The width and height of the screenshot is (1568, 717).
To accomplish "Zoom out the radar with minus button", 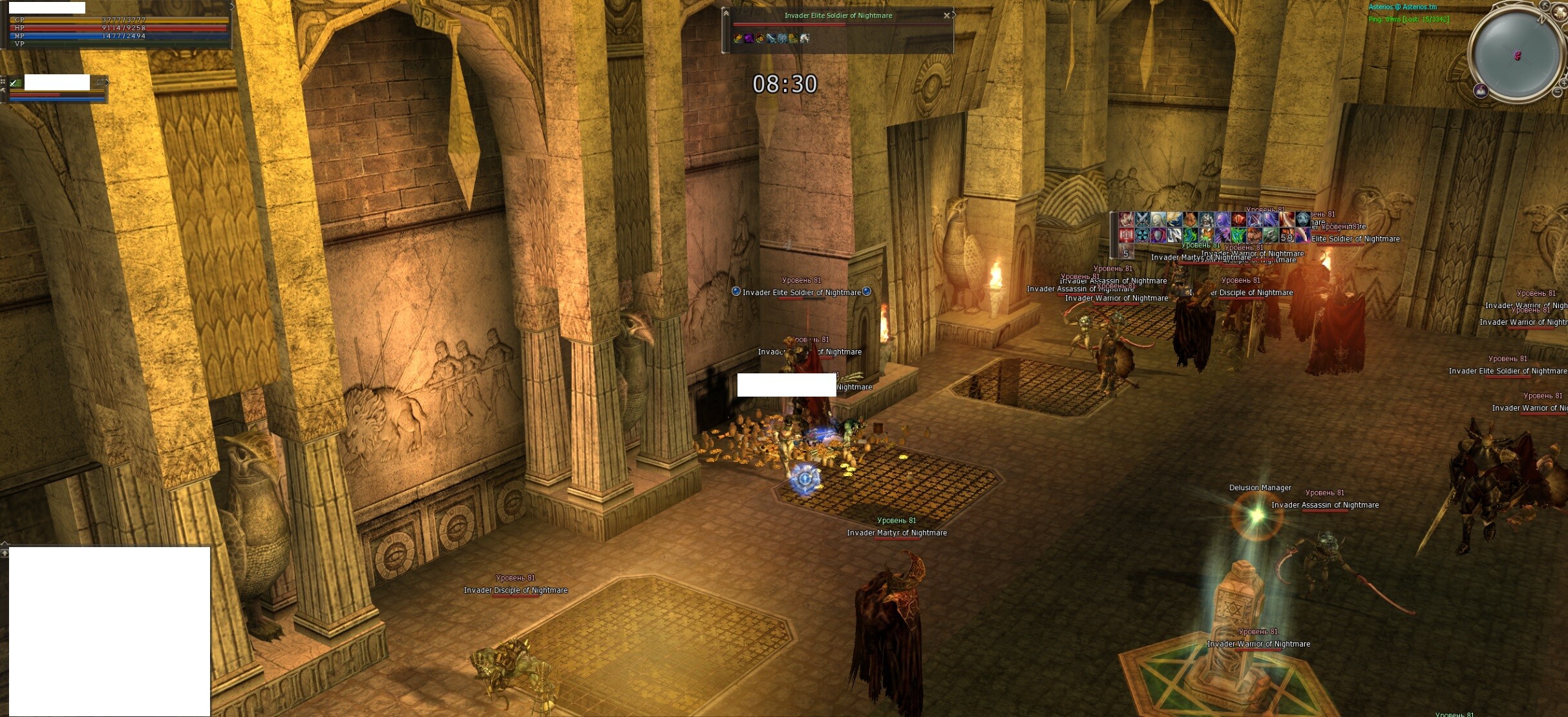I will tap(1557, 92).
